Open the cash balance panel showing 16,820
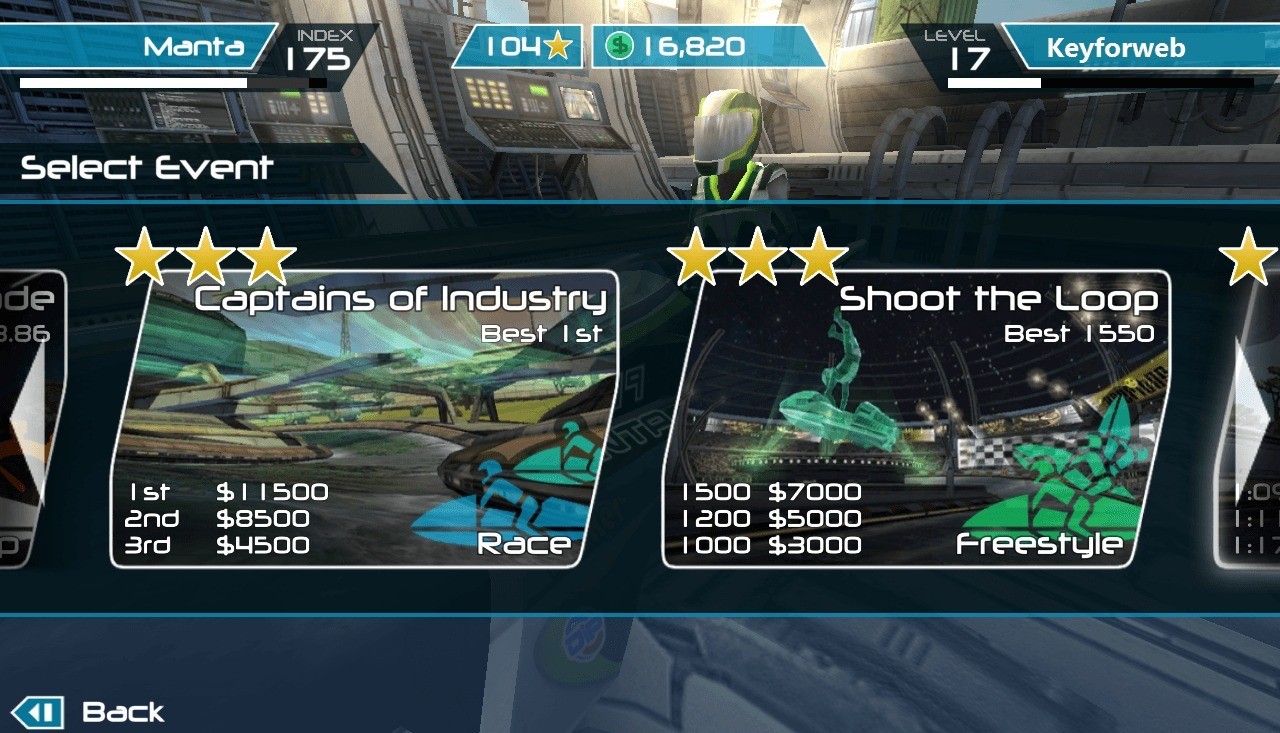 (706, 47)
